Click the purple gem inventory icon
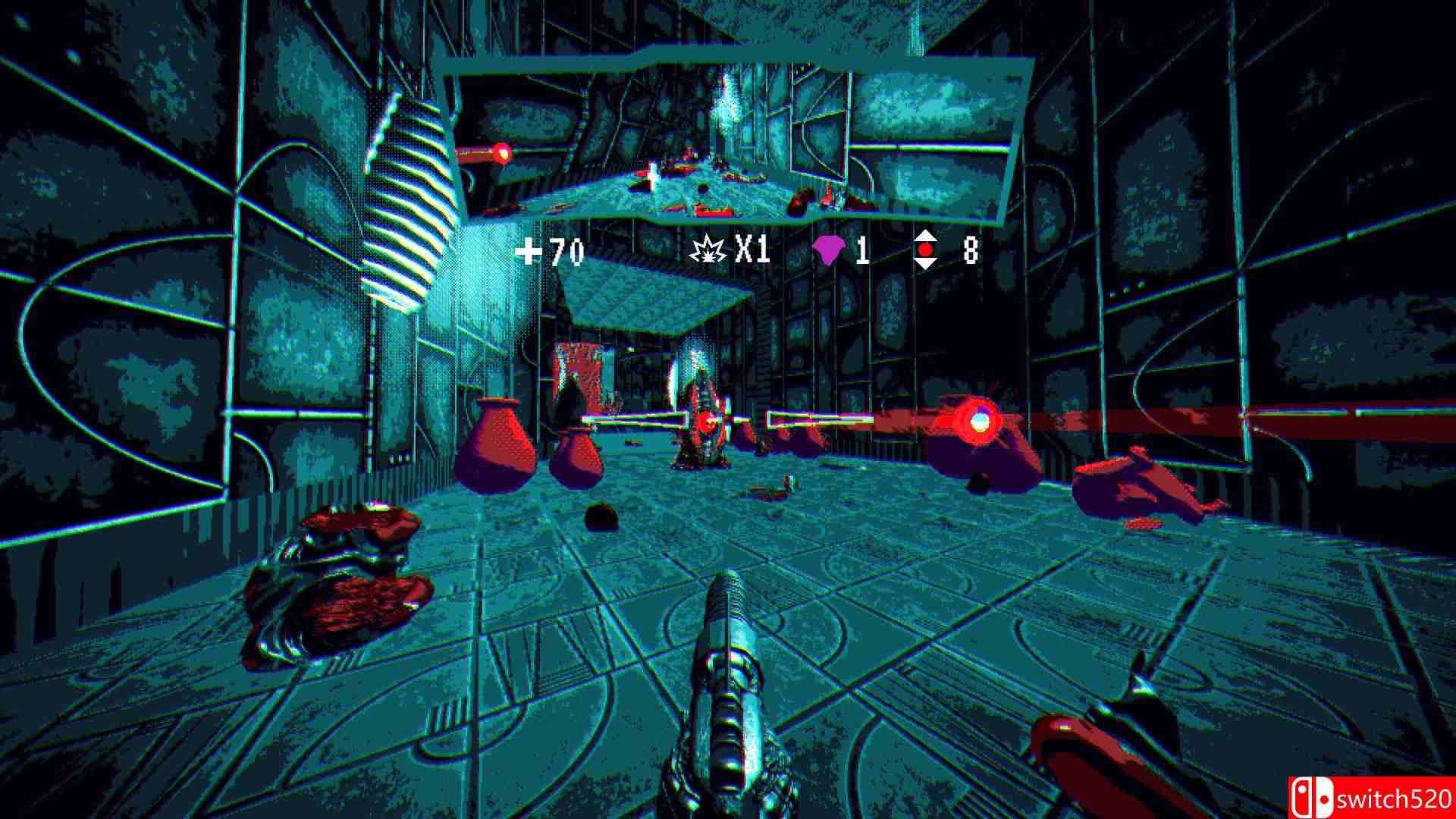This screenshot has height=819, width=1456. [x=830, y=250]
